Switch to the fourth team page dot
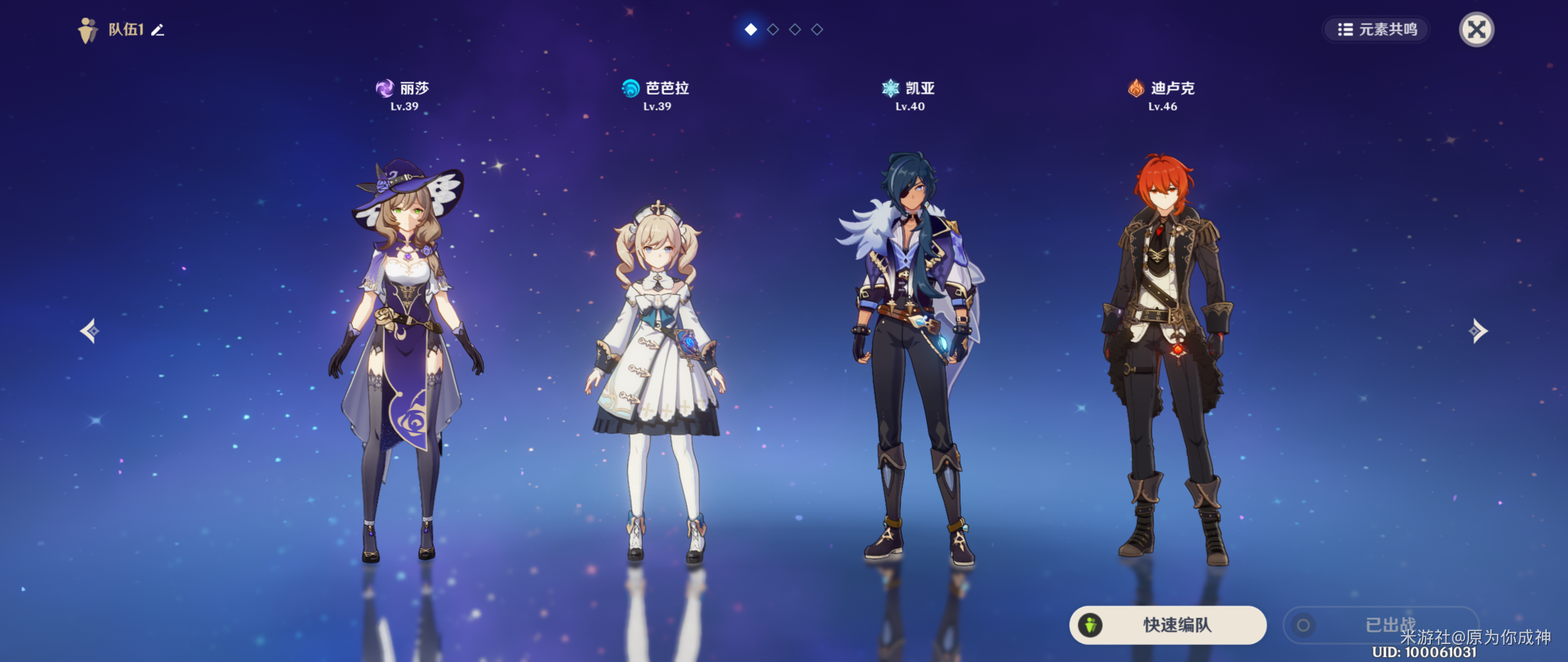Screen dimensions: 1568x662 point(817,29)
